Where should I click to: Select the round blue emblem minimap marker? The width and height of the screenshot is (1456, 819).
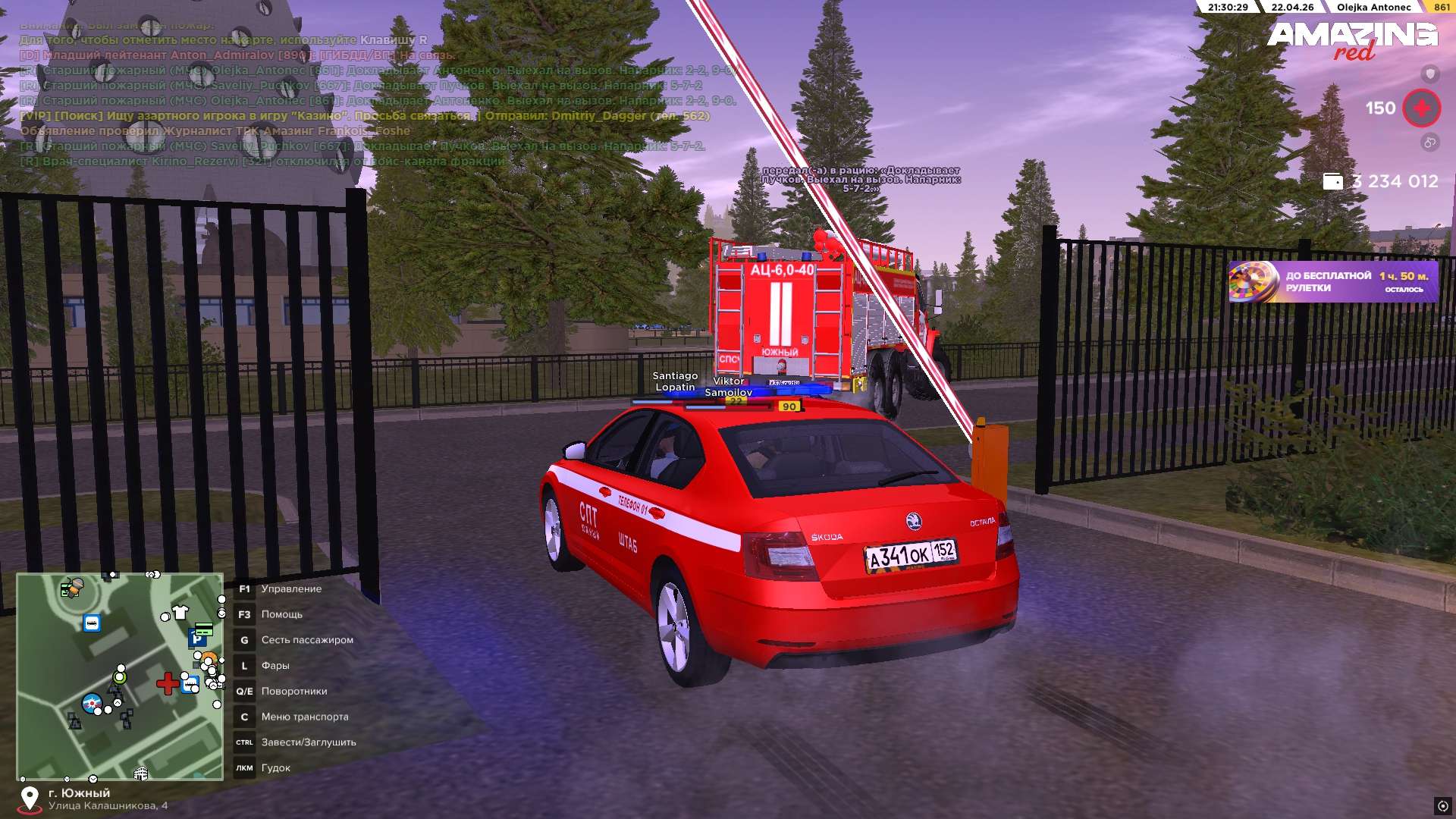pos(92,703)
